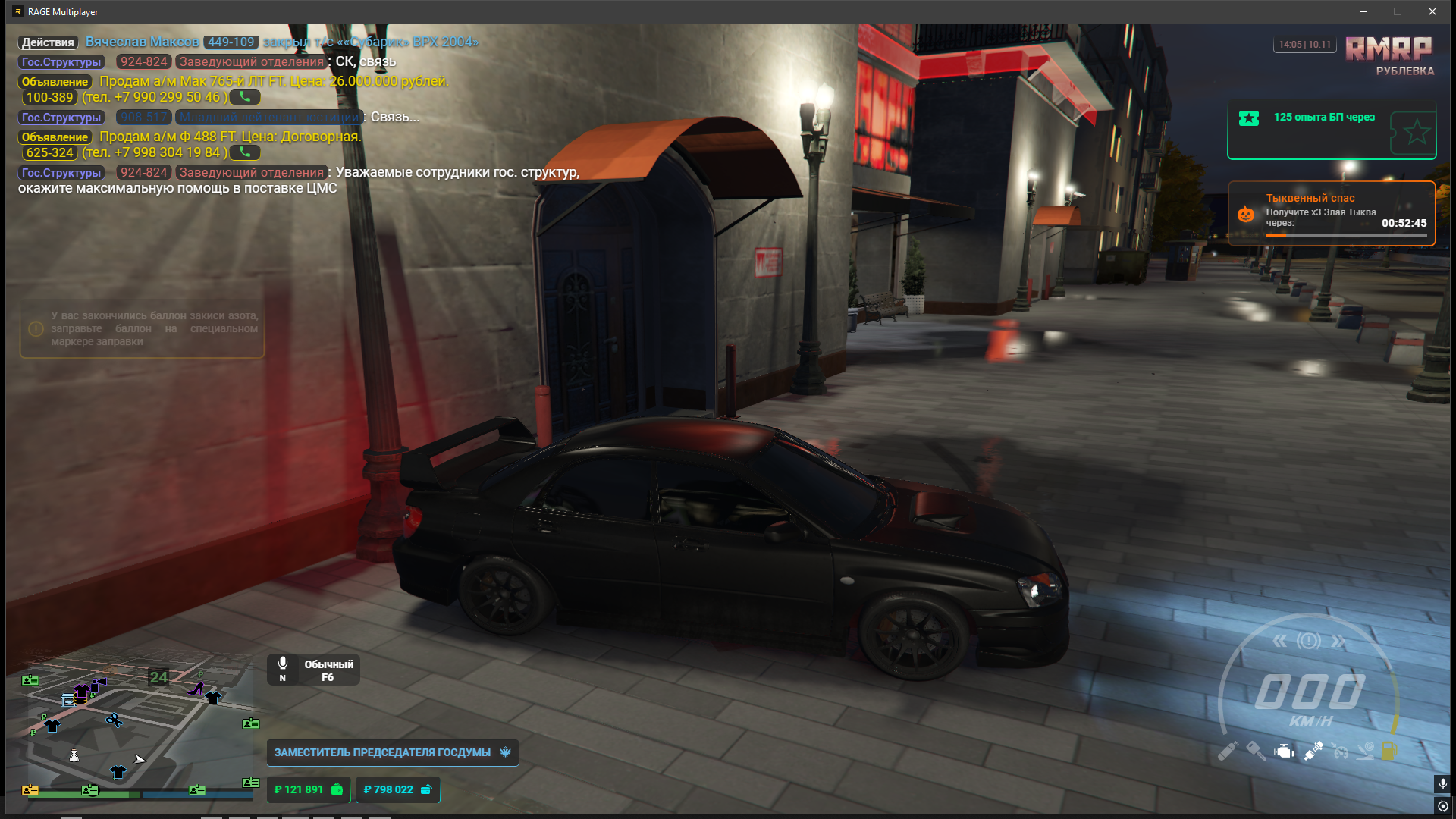Screen dimensions: 1456x819
Task: Open the Тыквенный спас event panel
Action: coord(1331,213)
